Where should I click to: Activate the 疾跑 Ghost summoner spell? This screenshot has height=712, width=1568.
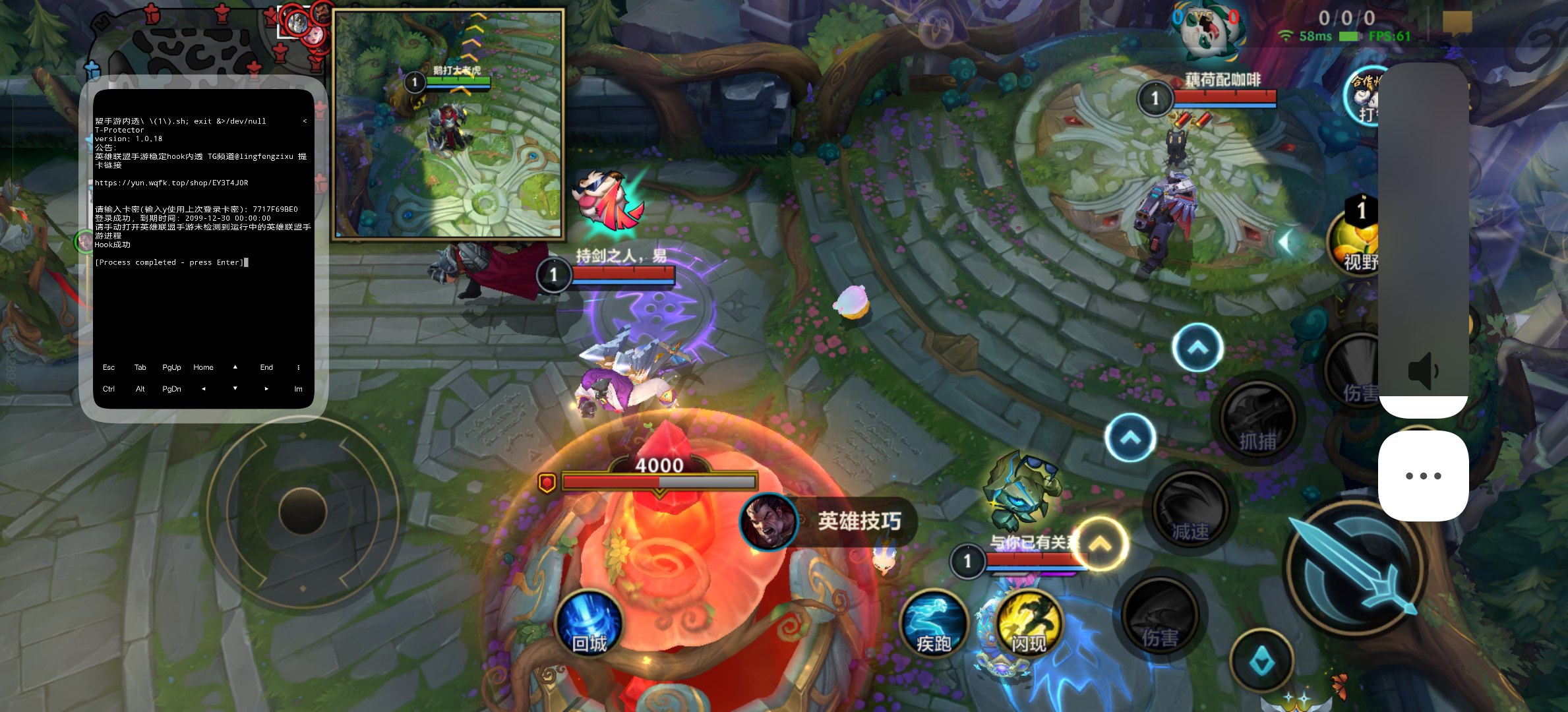[933, 624]
